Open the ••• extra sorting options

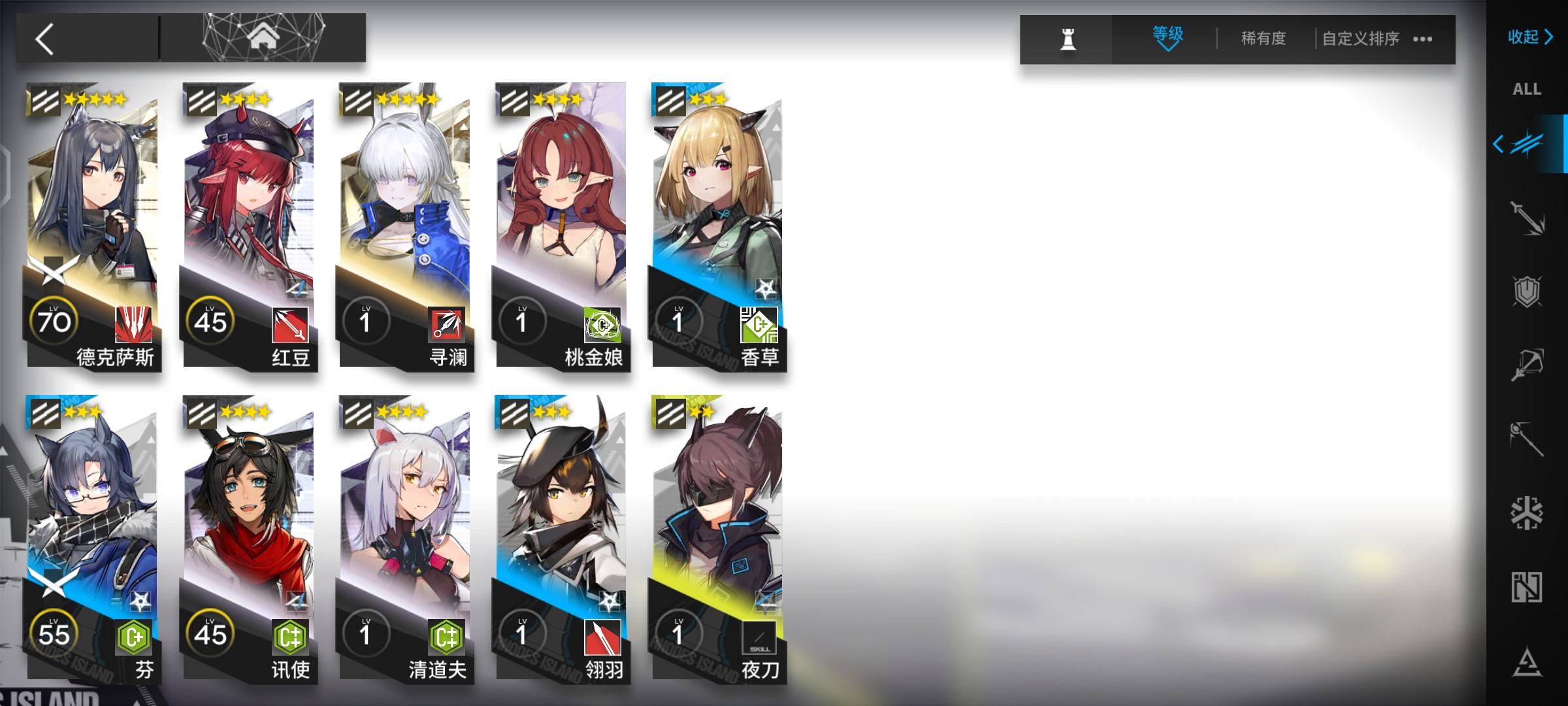(1422, 39)
